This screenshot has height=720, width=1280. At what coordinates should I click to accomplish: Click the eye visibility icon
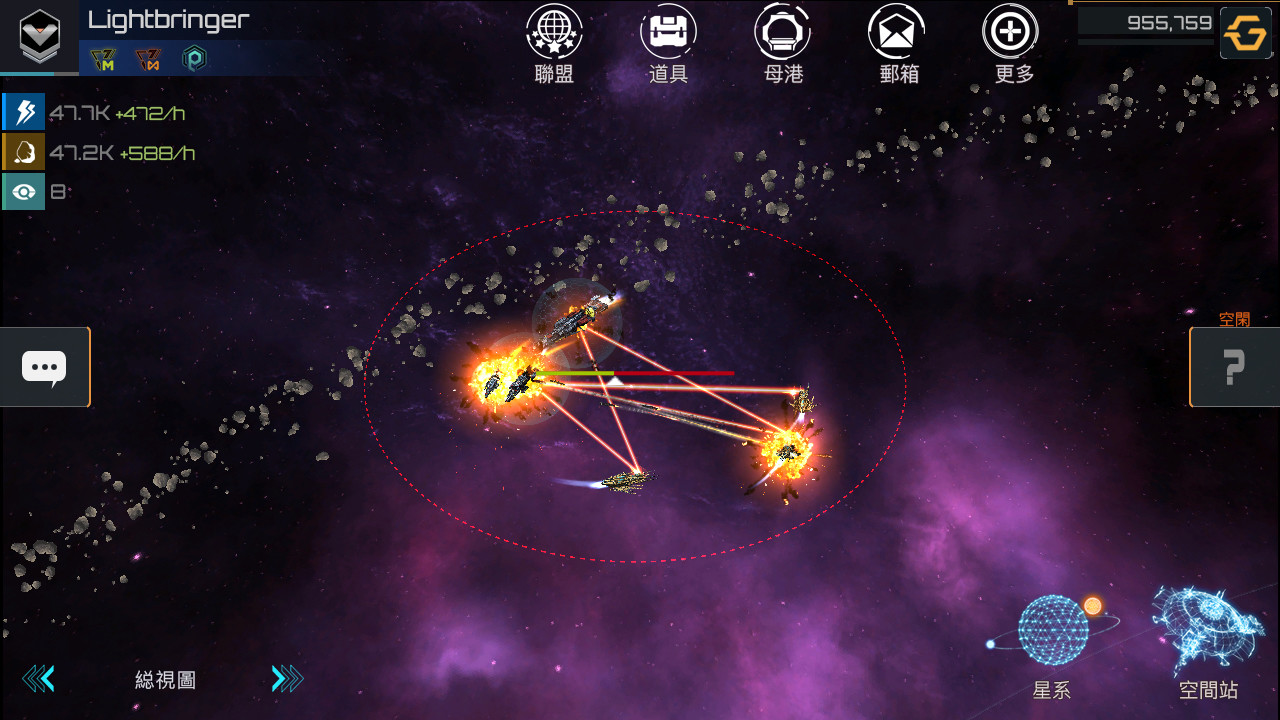[x=24, y=192]
